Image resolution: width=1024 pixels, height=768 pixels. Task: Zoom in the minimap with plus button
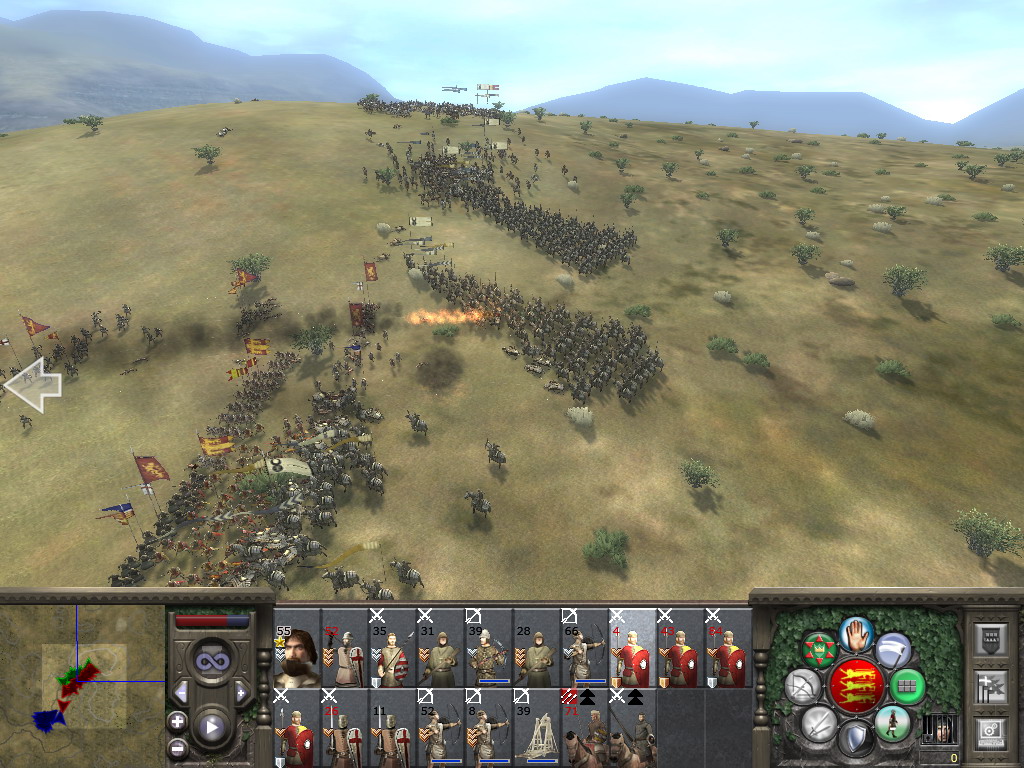[178, 721]
